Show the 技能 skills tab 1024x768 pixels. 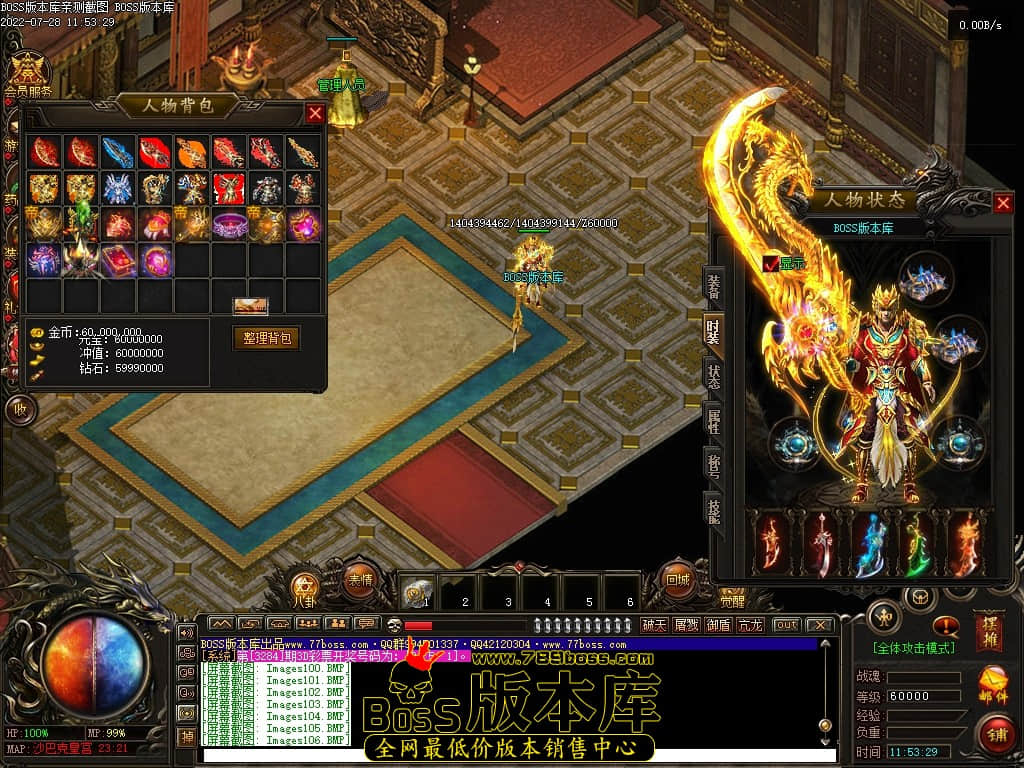tap(713, 508)
